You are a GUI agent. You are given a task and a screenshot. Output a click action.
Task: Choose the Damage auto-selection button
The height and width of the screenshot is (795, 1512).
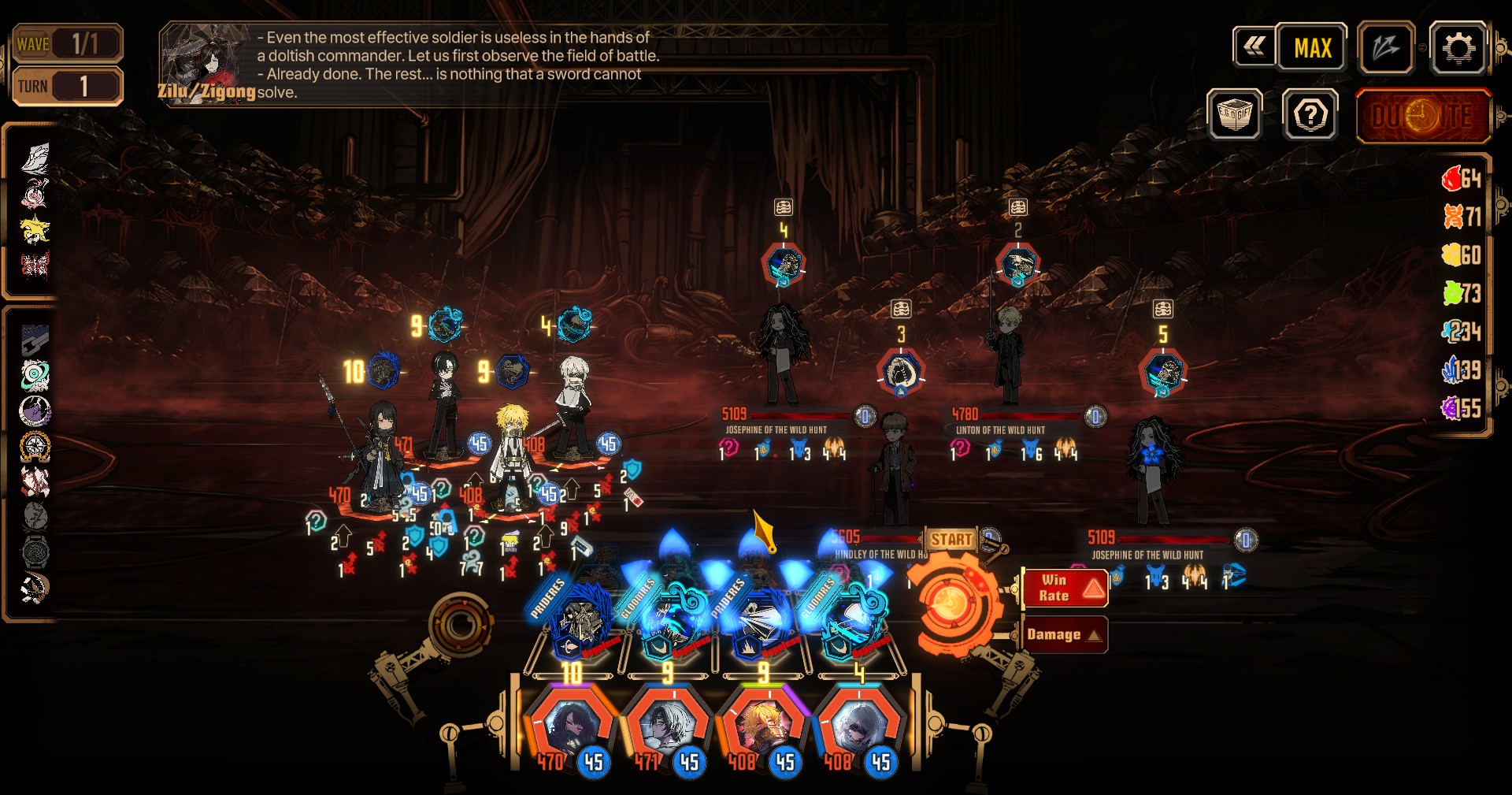(x=1065, y=634)
